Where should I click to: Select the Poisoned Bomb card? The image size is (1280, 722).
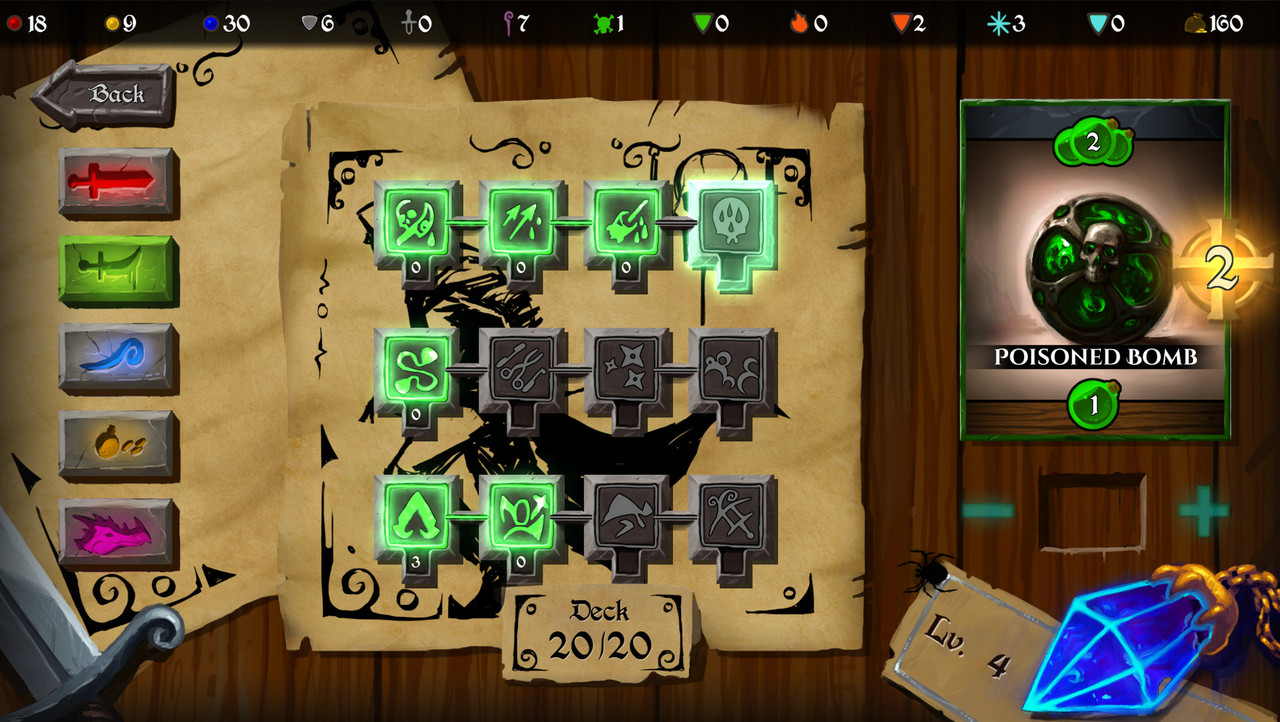(x=1094, y=270)
